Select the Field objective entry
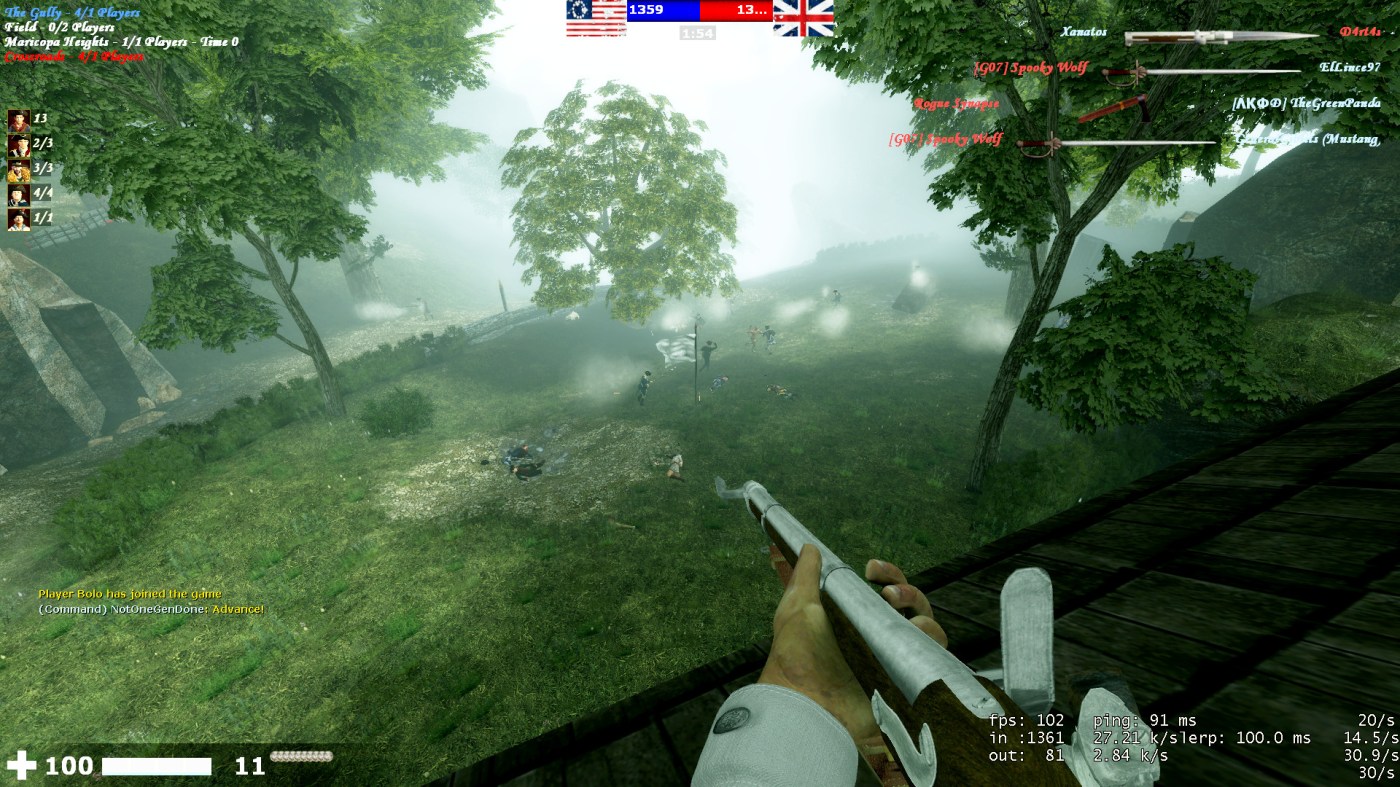 (x=59, y=27)
